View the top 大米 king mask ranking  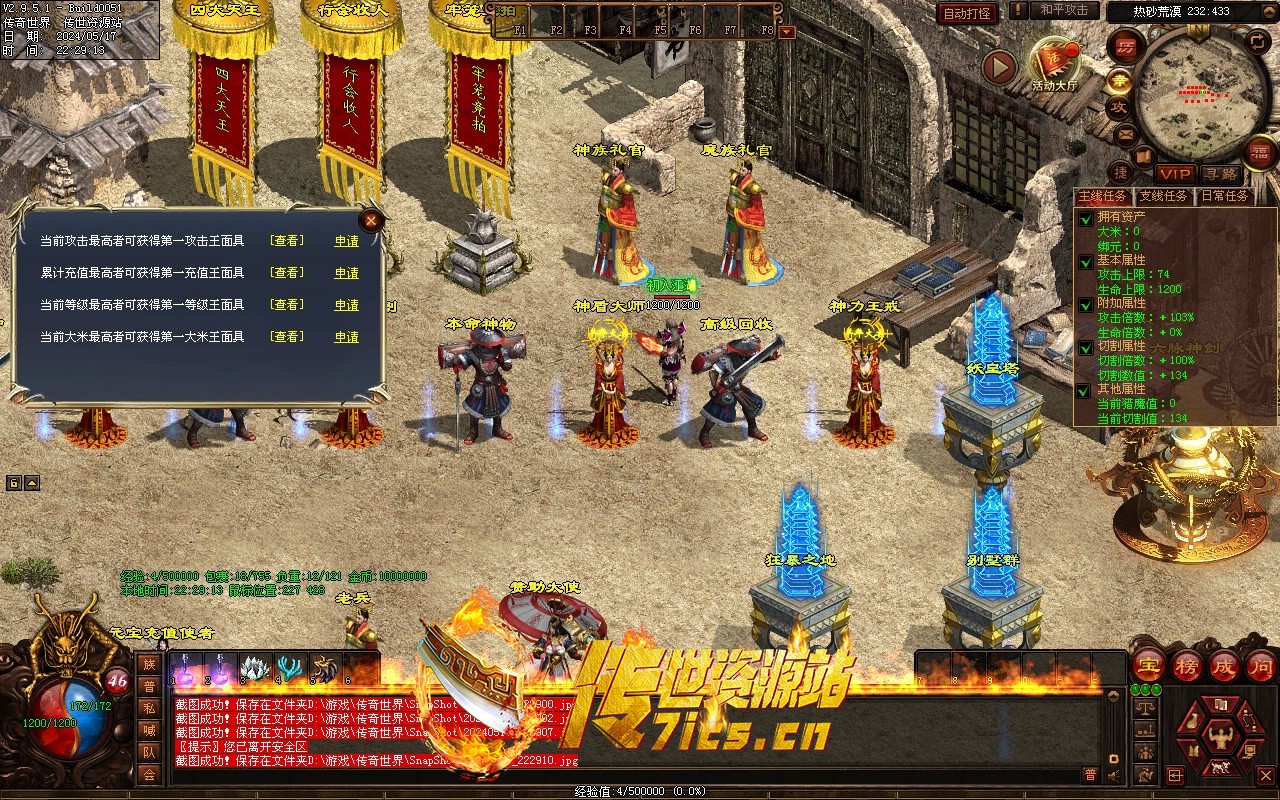coord(287,337)
